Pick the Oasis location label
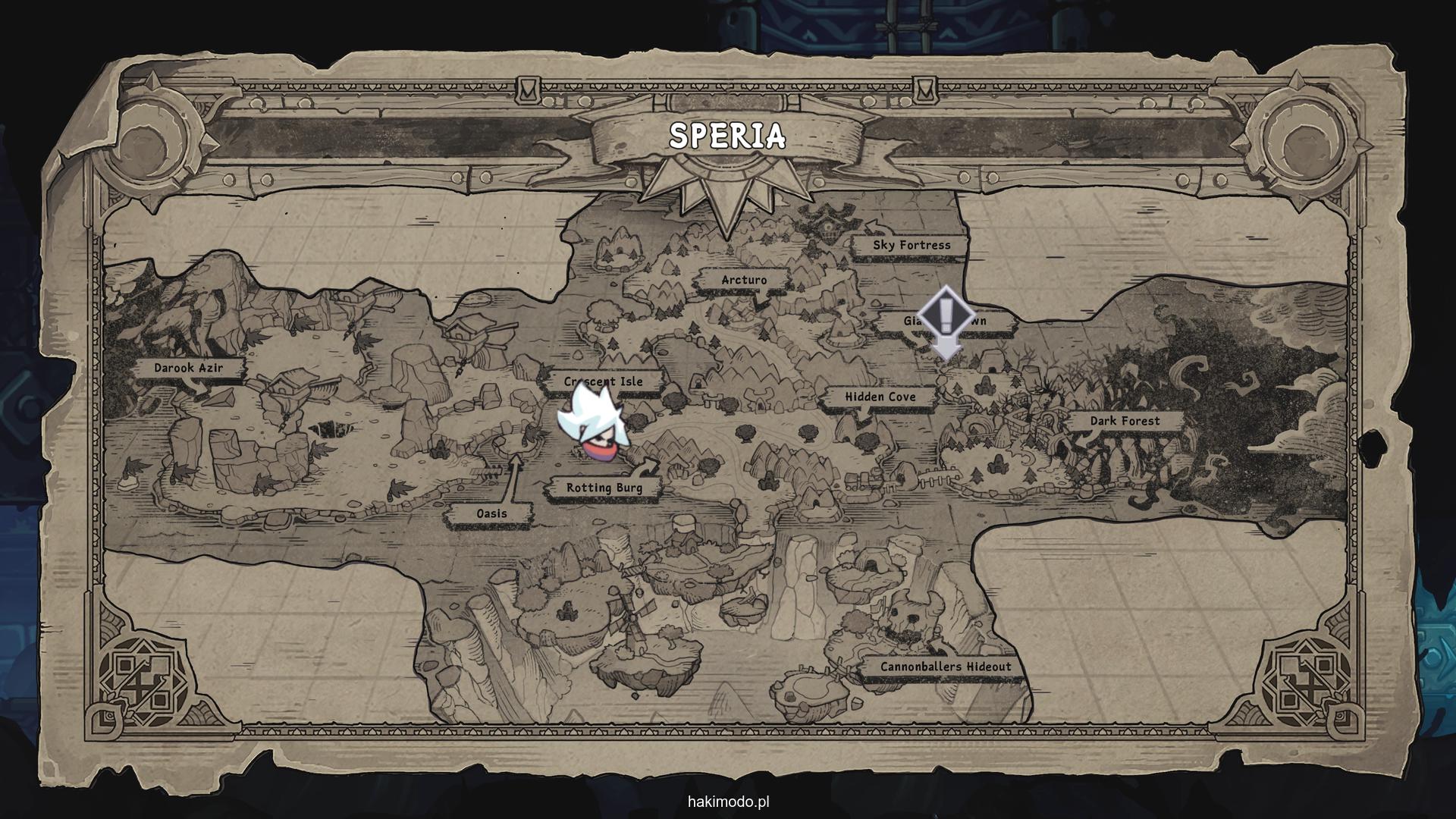 (x=491, y=513)
